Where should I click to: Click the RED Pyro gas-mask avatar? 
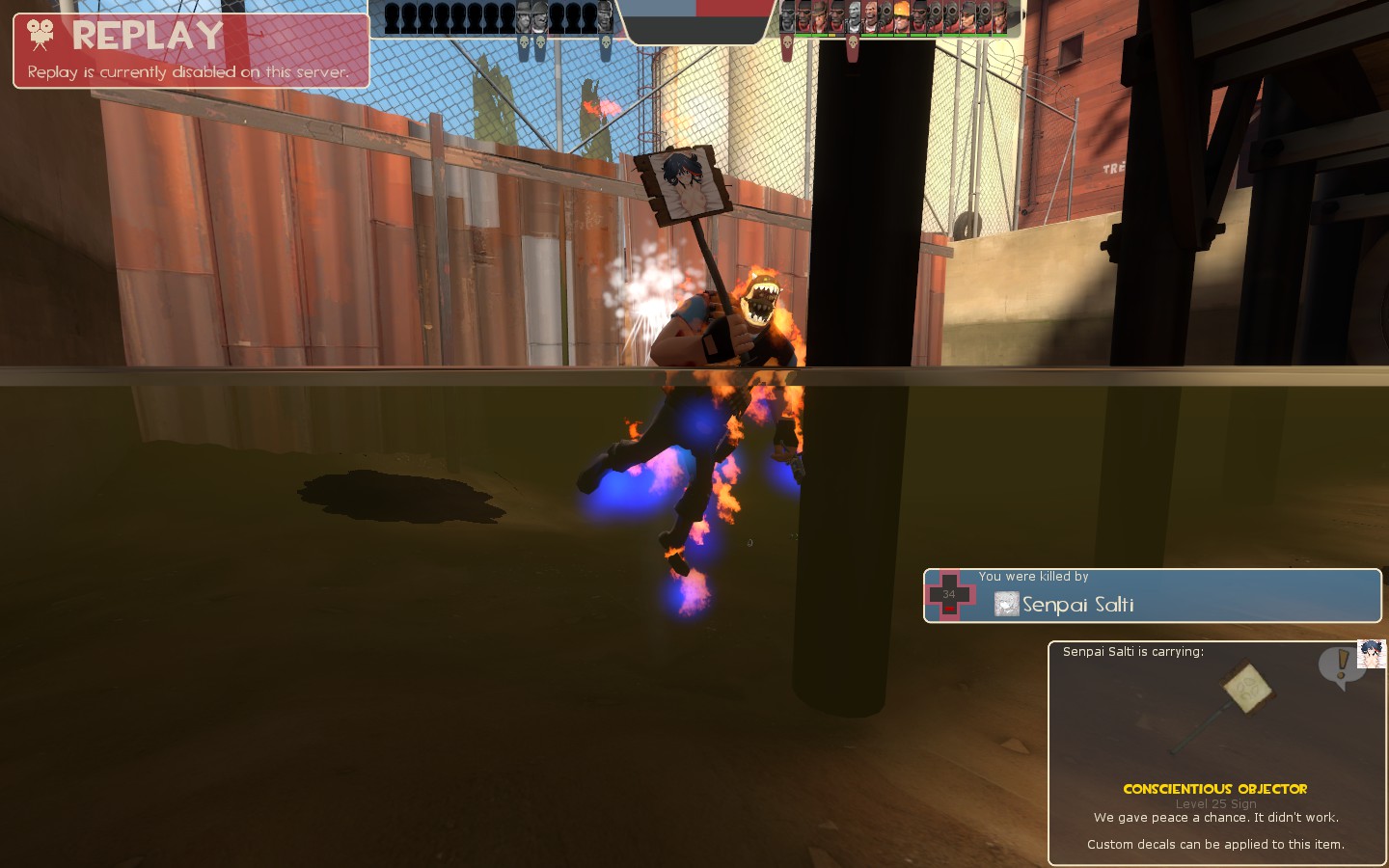click(886, 14)
